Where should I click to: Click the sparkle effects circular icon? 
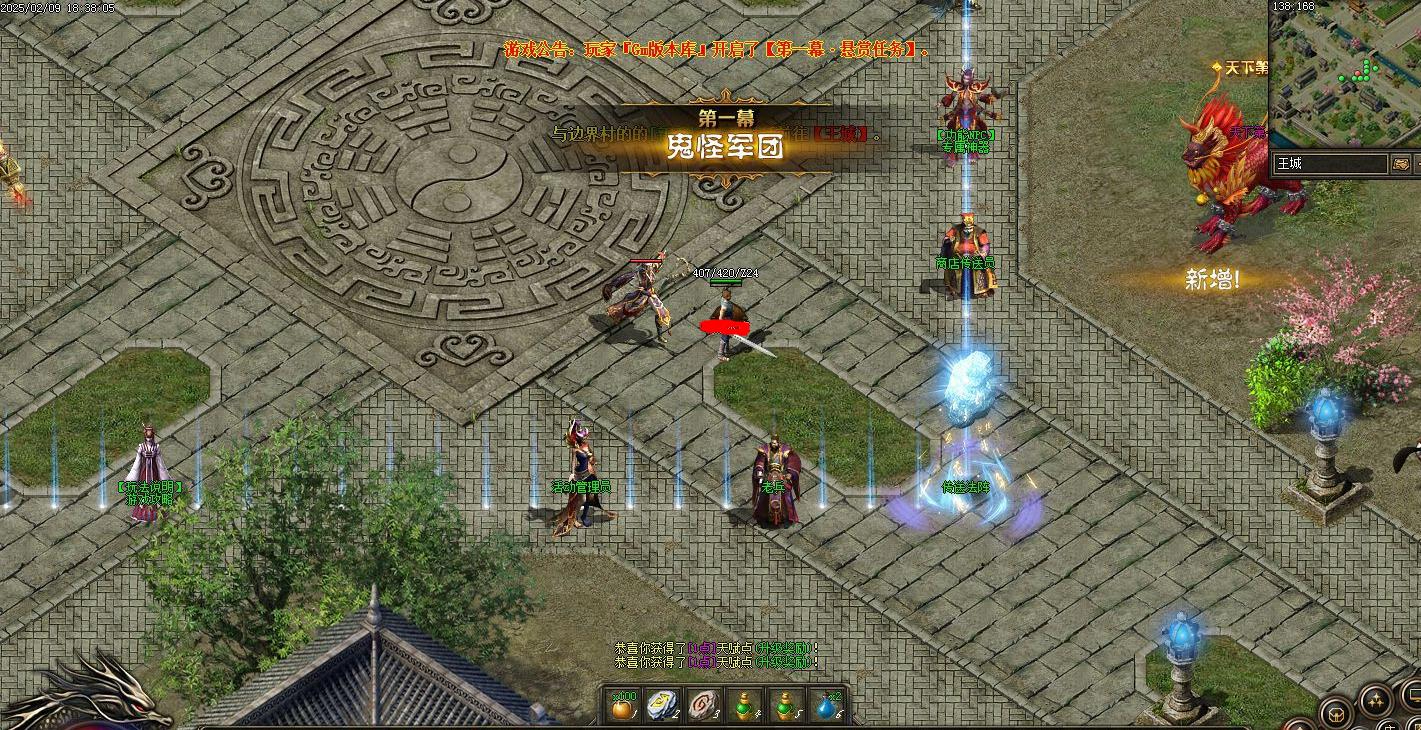[1376, 701]
